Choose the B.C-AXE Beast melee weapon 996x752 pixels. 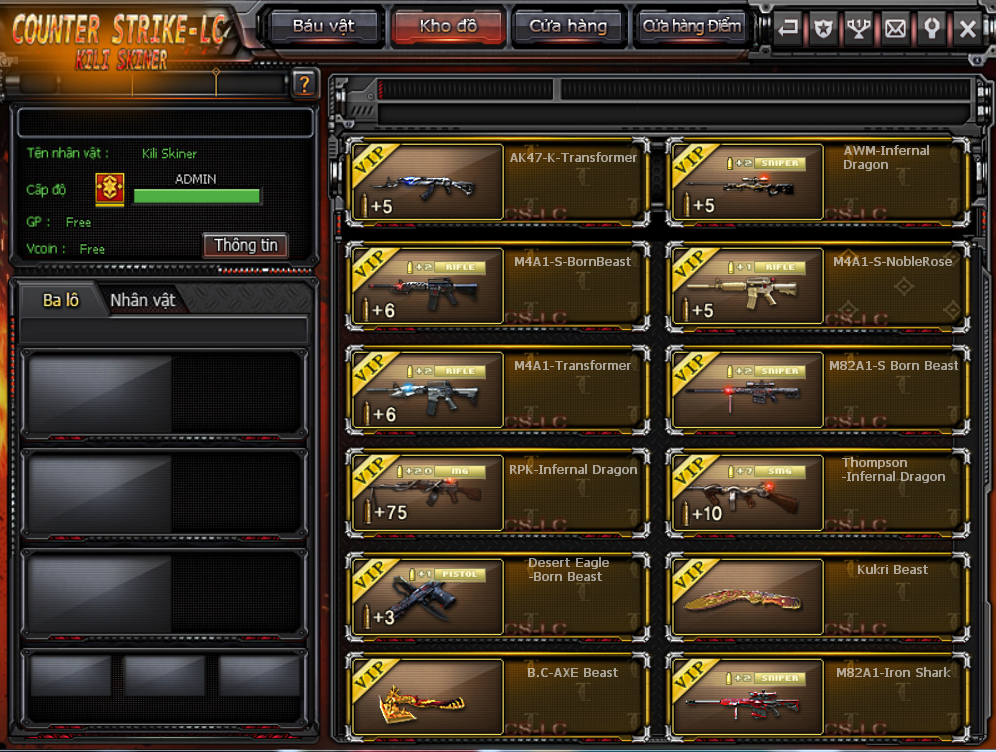[x=427, y=696]
